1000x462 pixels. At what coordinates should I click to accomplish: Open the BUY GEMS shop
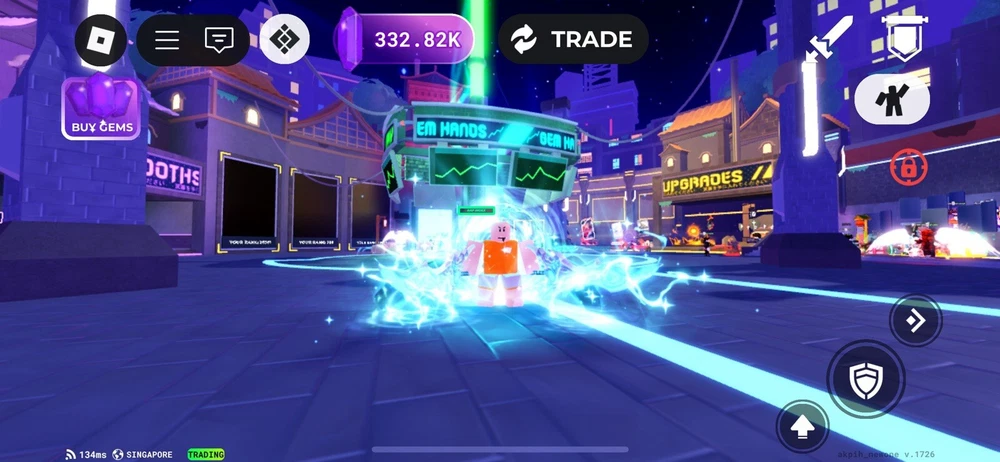point(102,108)
